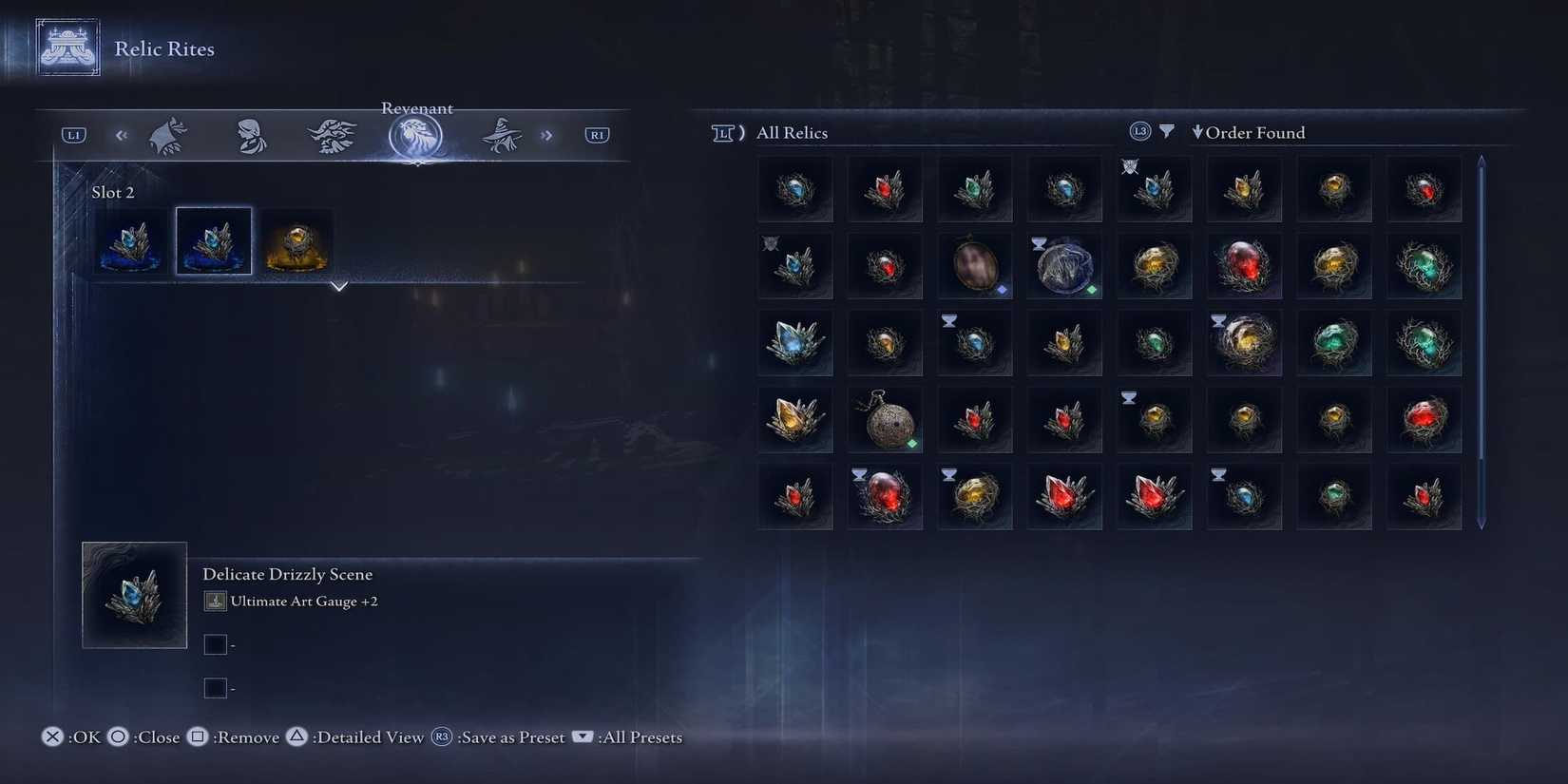Open the Recluse character page
Screen dimensions: 1568x784
tap(502, 135)
